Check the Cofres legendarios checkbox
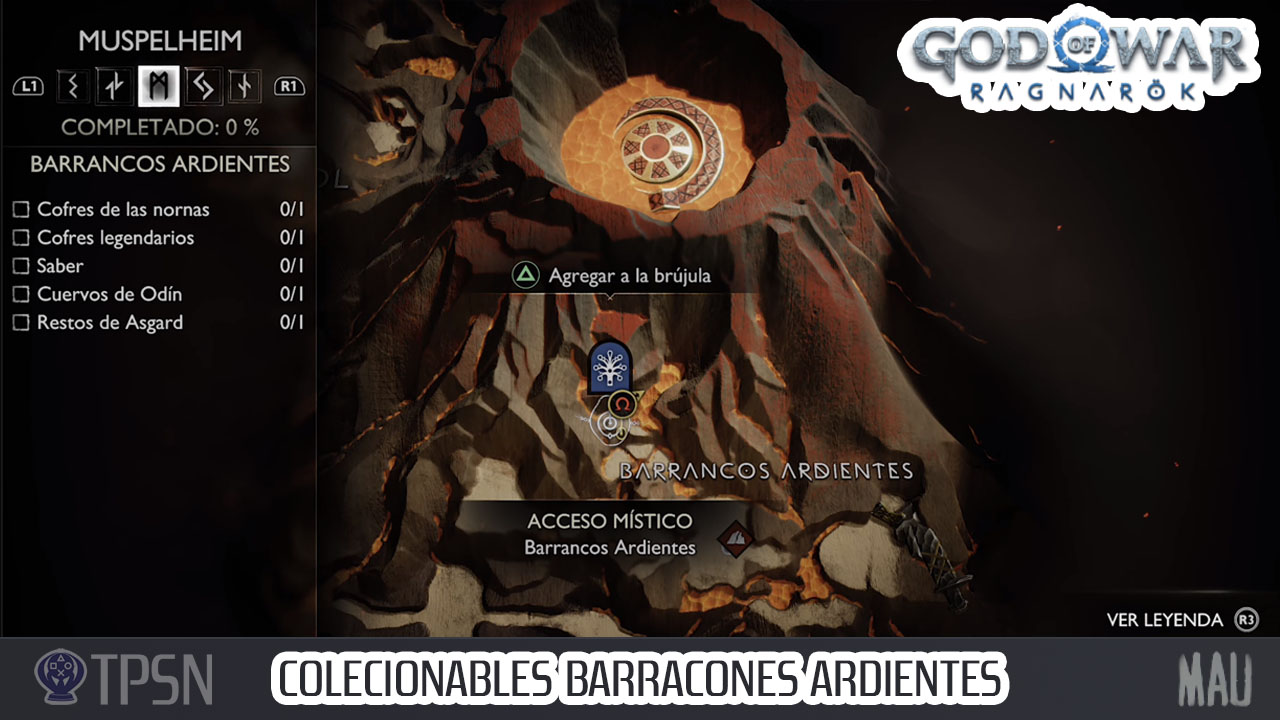Viewport: 1280px width, 720px height. tap(22, 238)
